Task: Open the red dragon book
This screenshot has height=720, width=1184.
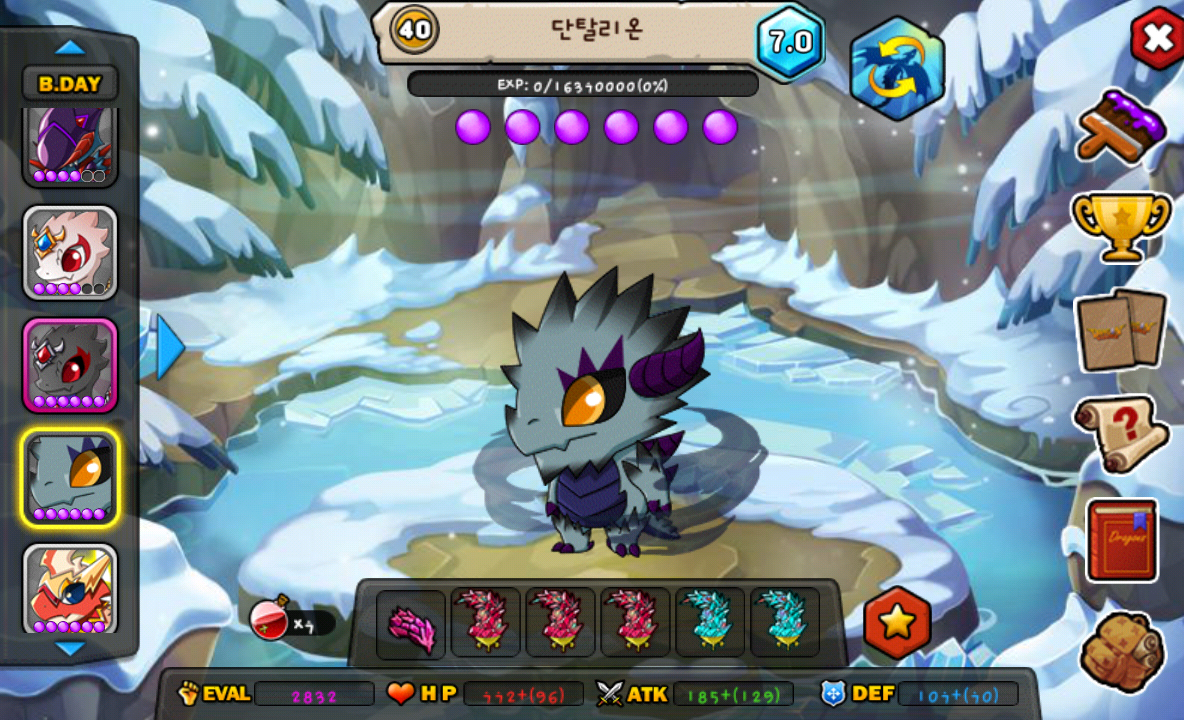Action: click(x=1121, y=540)
